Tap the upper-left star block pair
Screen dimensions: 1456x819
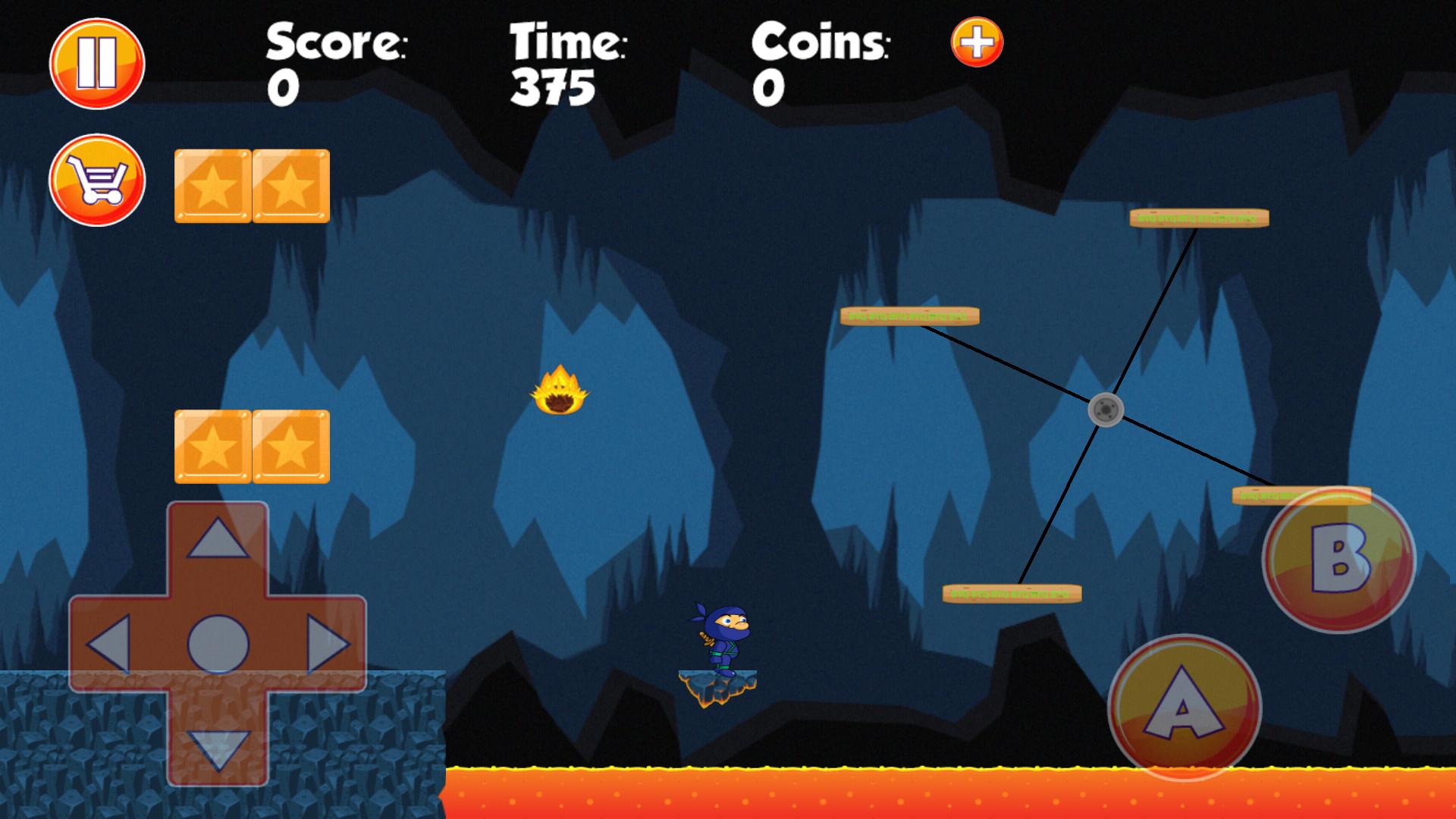[x=250, y=186]
